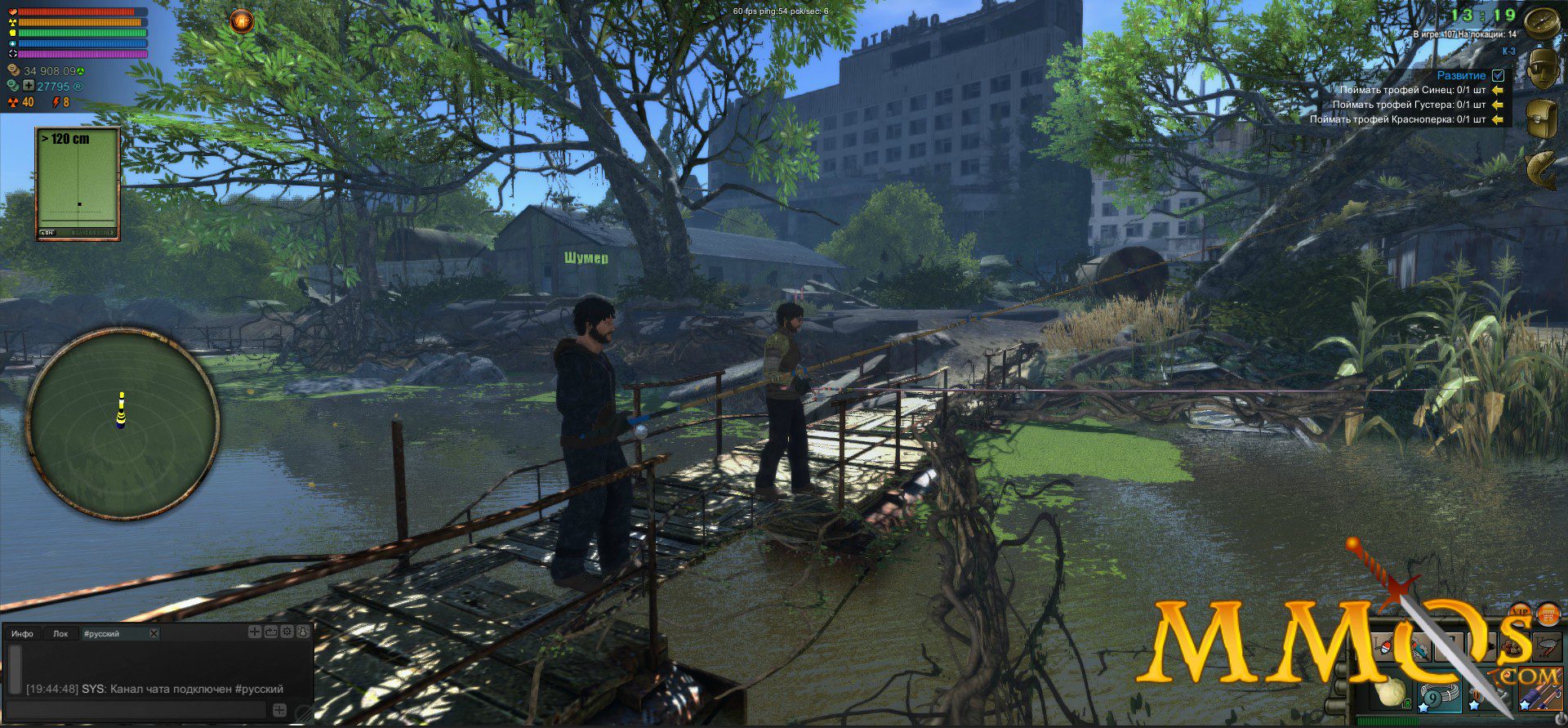This screenshot has width=1568, height=728.
Task: Click the round radar minimap
Action: 122,422
